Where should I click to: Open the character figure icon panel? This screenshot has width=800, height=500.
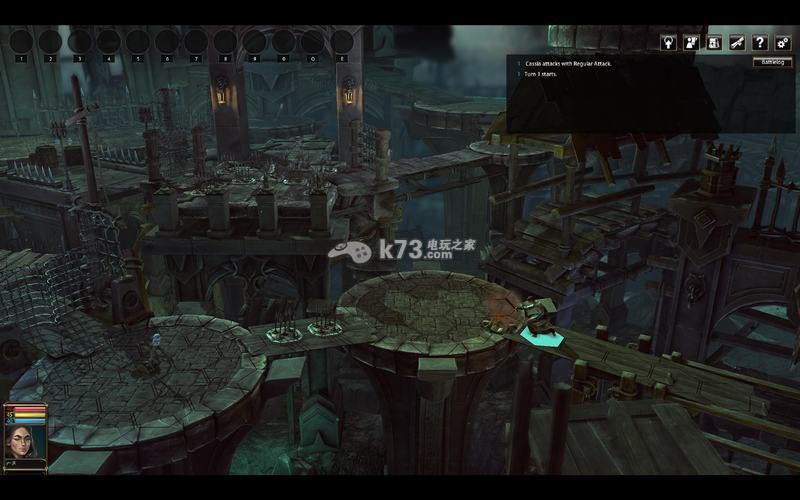691,43
